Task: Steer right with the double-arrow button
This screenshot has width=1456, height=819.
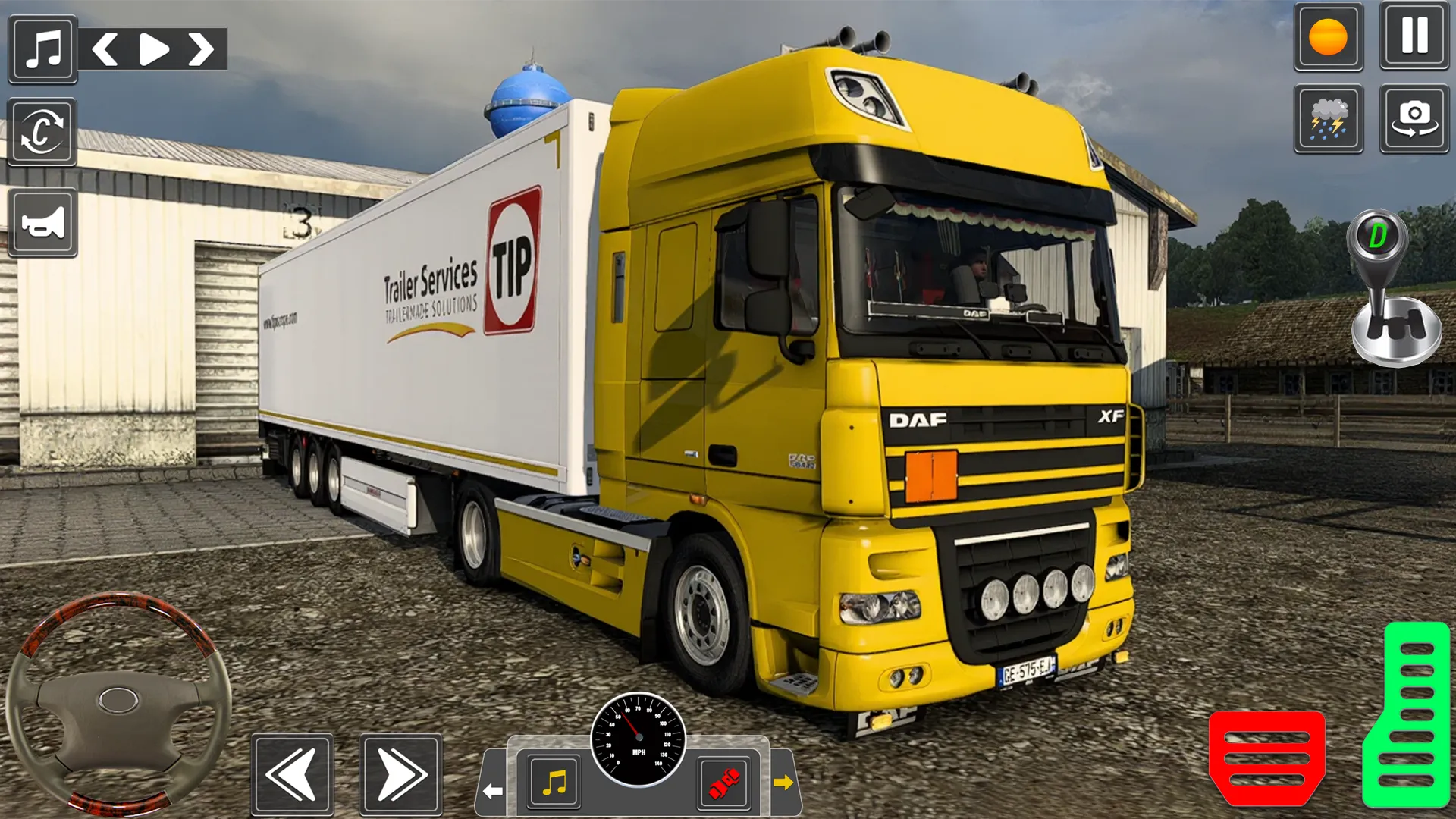Action: coord(400,774)
